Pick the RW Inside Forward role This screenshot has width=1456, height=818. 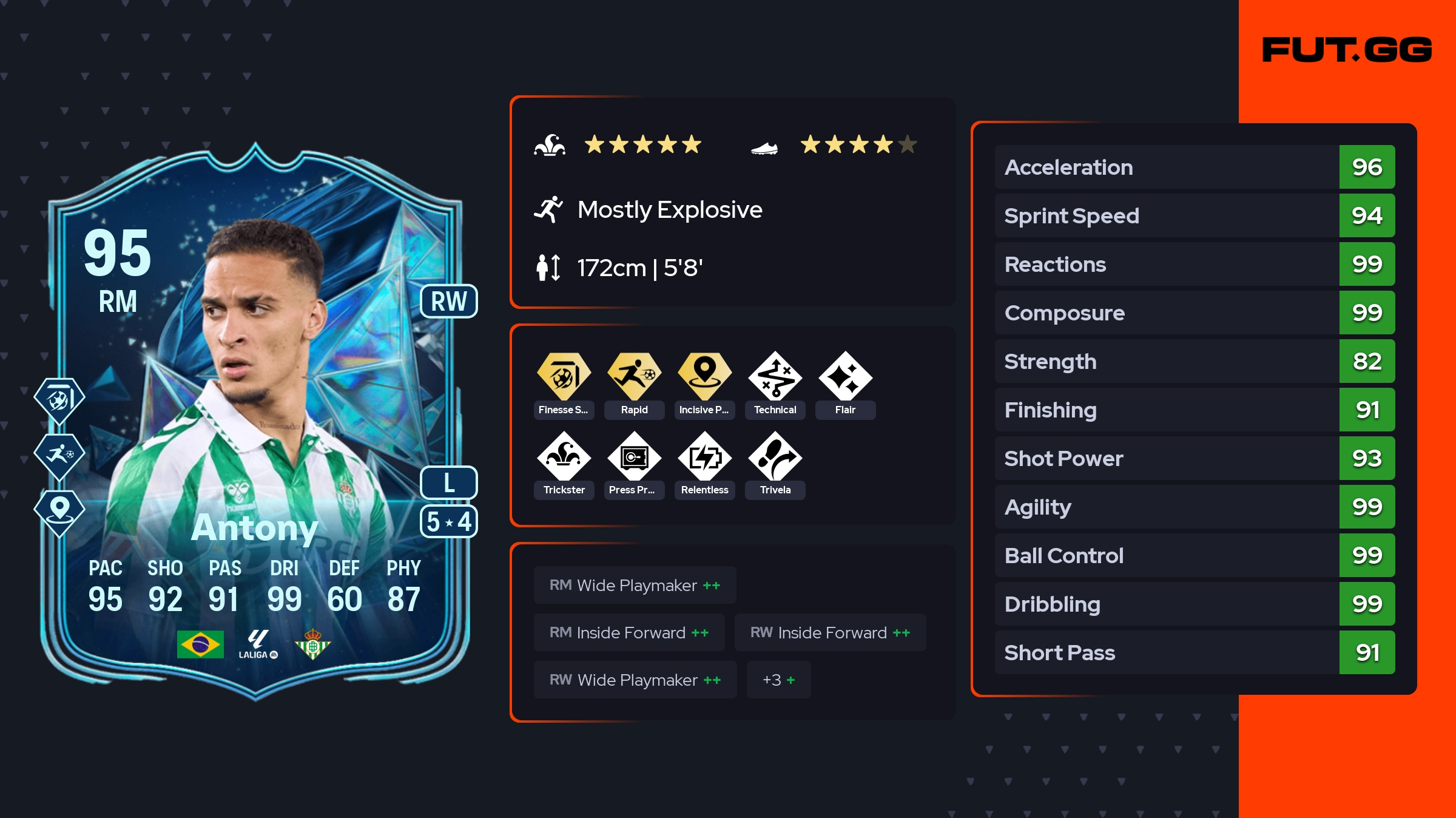coord(830,633)
